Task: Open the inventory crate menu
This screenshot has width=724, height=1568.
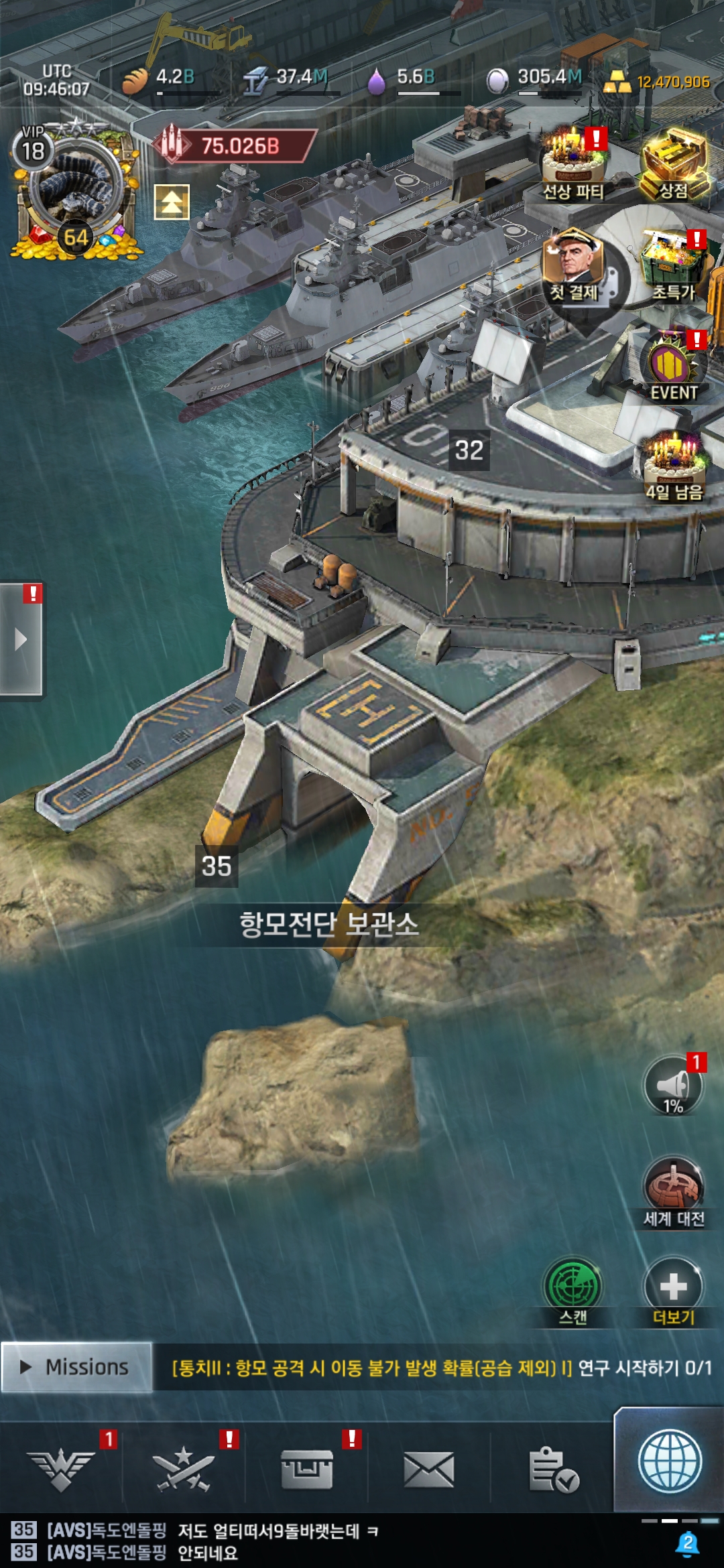Action: point(306,1469)
